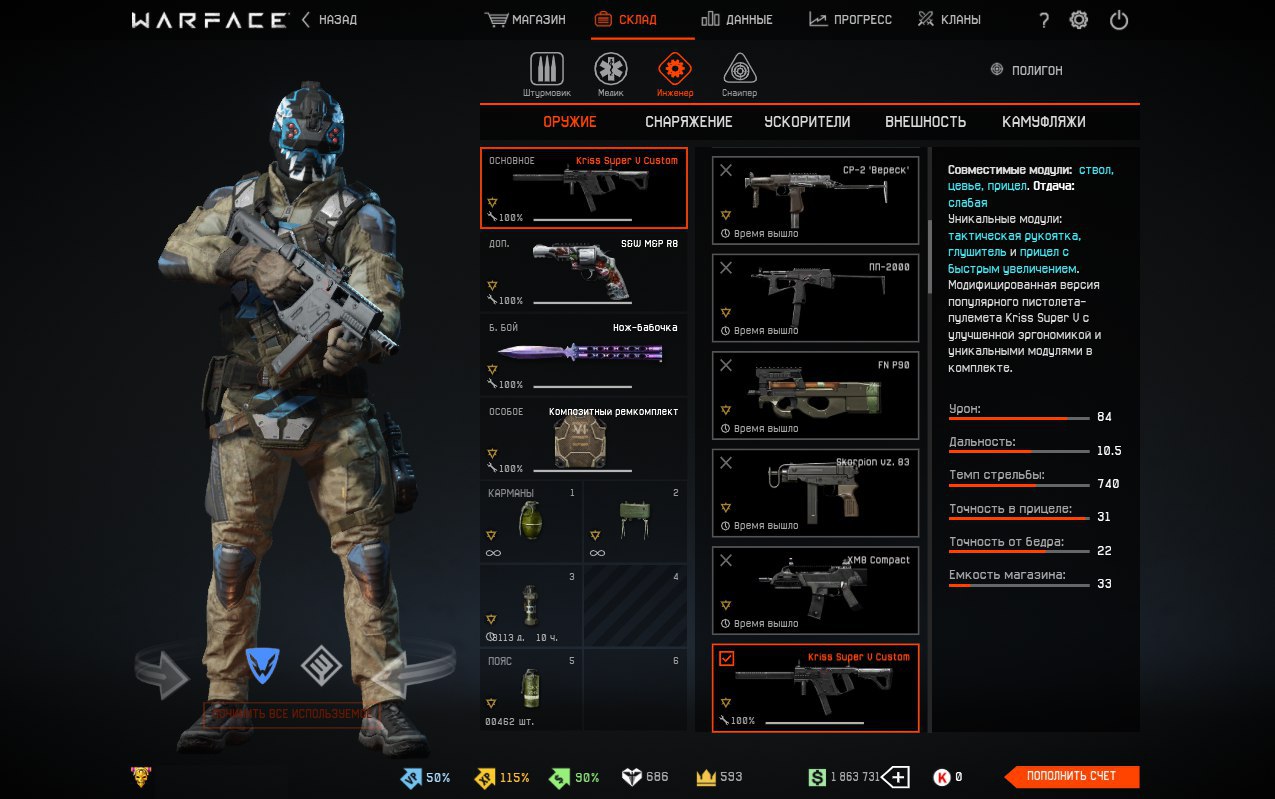Switch to the Ускорители tab

point(807,122)
